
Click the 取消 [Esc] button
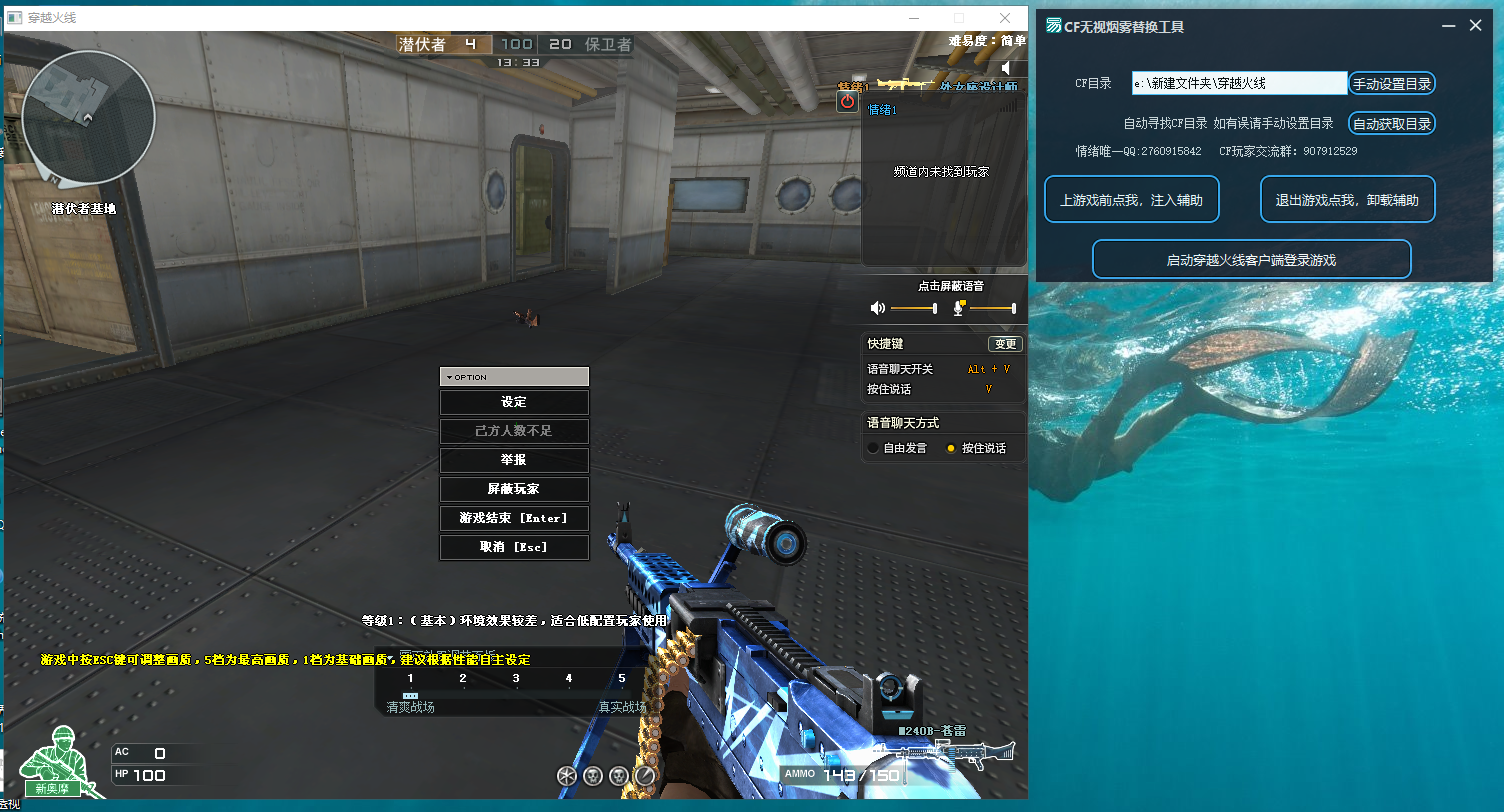[x=514, y=547]
